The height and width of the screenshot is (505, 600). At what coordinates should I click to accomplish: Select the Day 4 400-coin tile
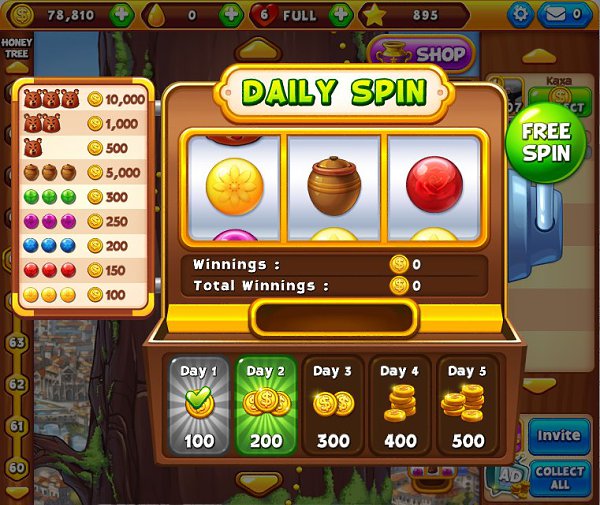[x=400, y=404]
